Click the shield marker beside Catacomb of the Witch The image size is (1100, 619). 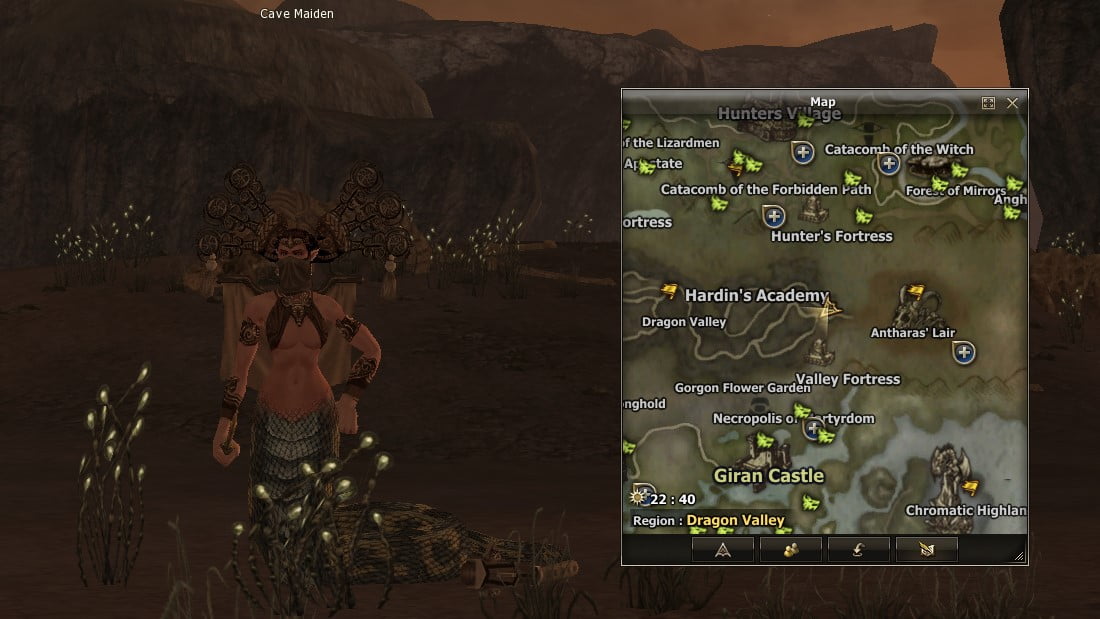tap(887, 163)
